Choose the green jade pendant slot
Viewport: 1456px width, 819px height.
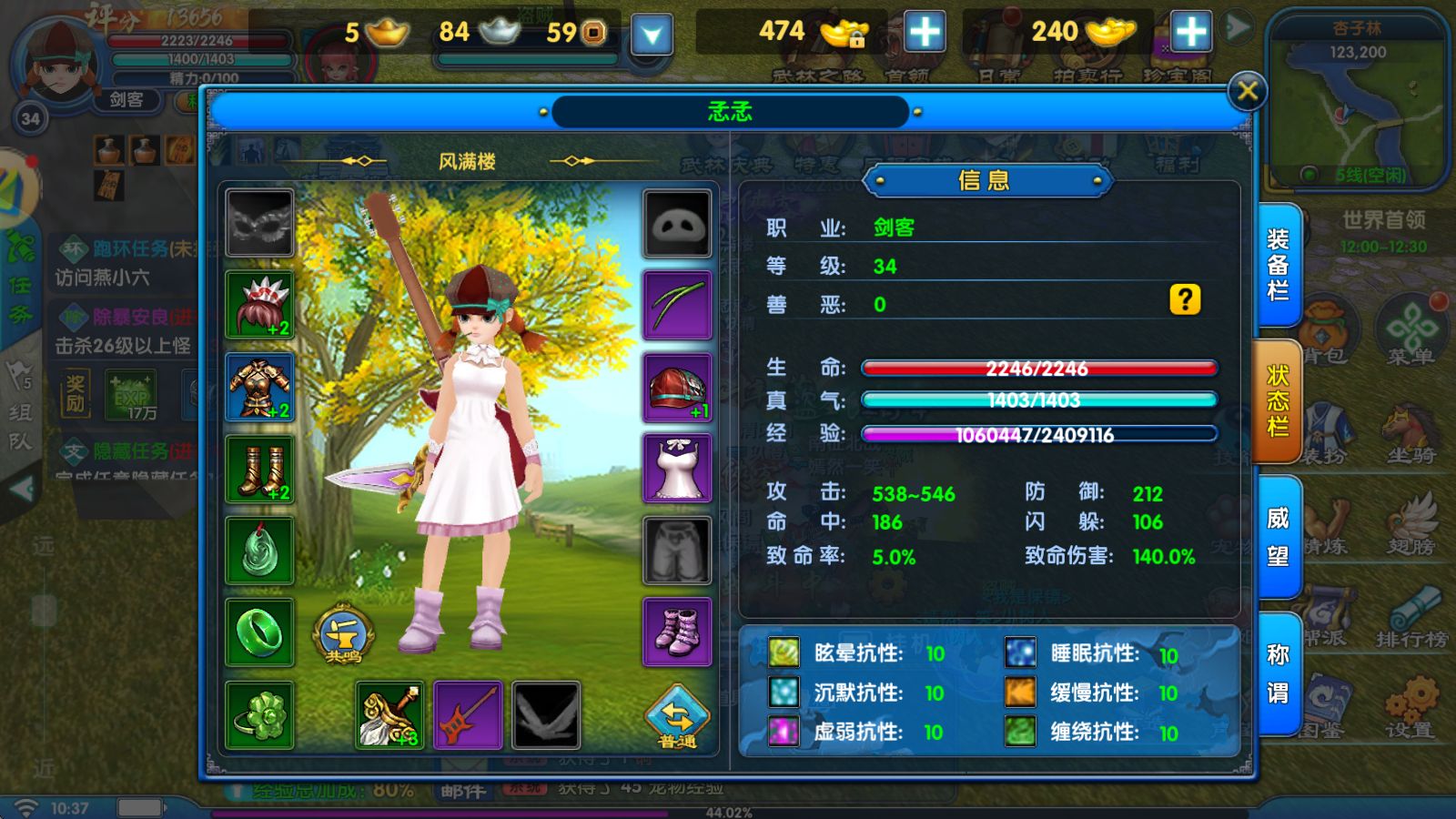tap(260, 551)
